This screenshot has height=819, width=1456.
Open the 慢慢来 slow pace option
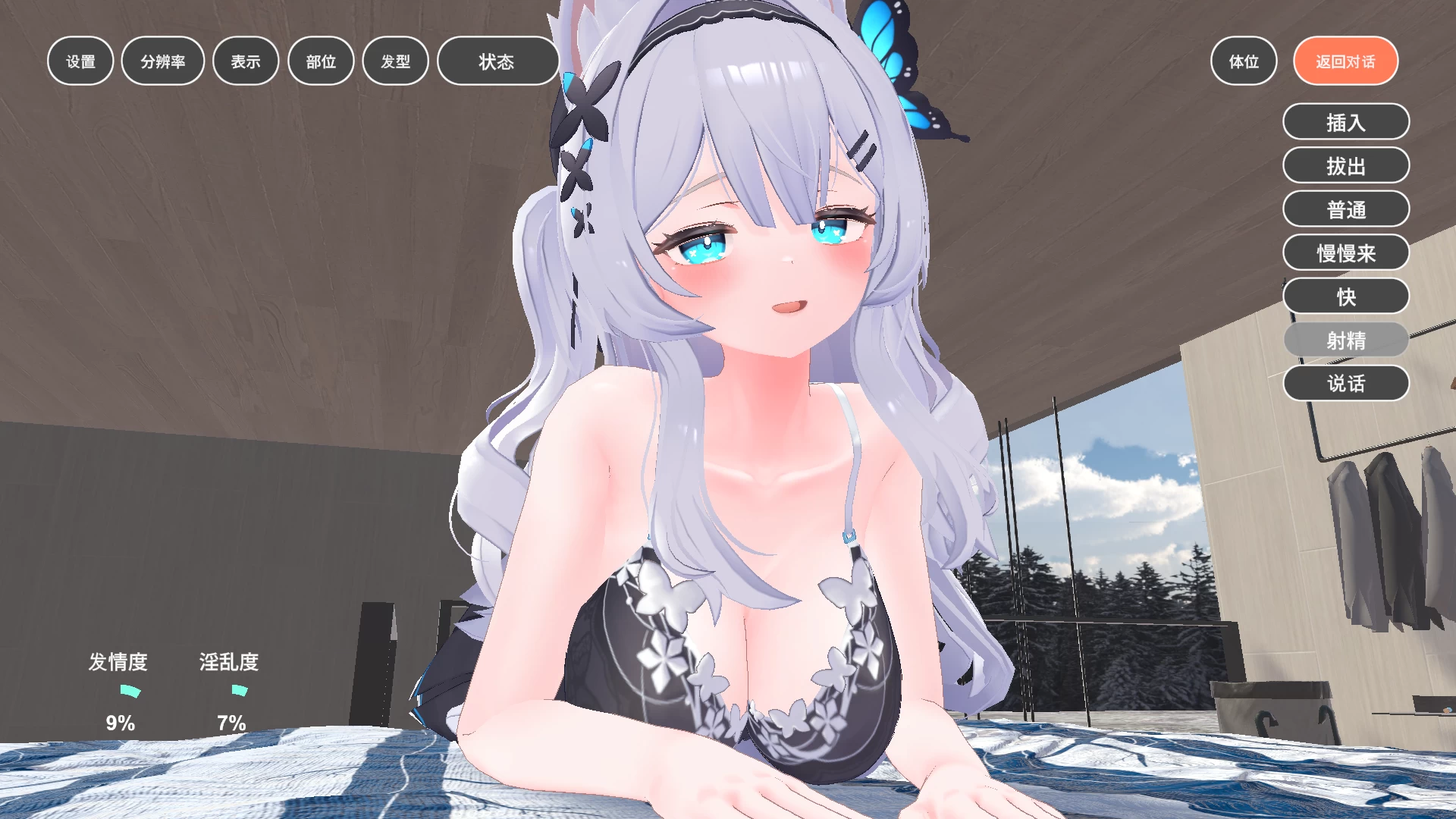coord(1345,253)
